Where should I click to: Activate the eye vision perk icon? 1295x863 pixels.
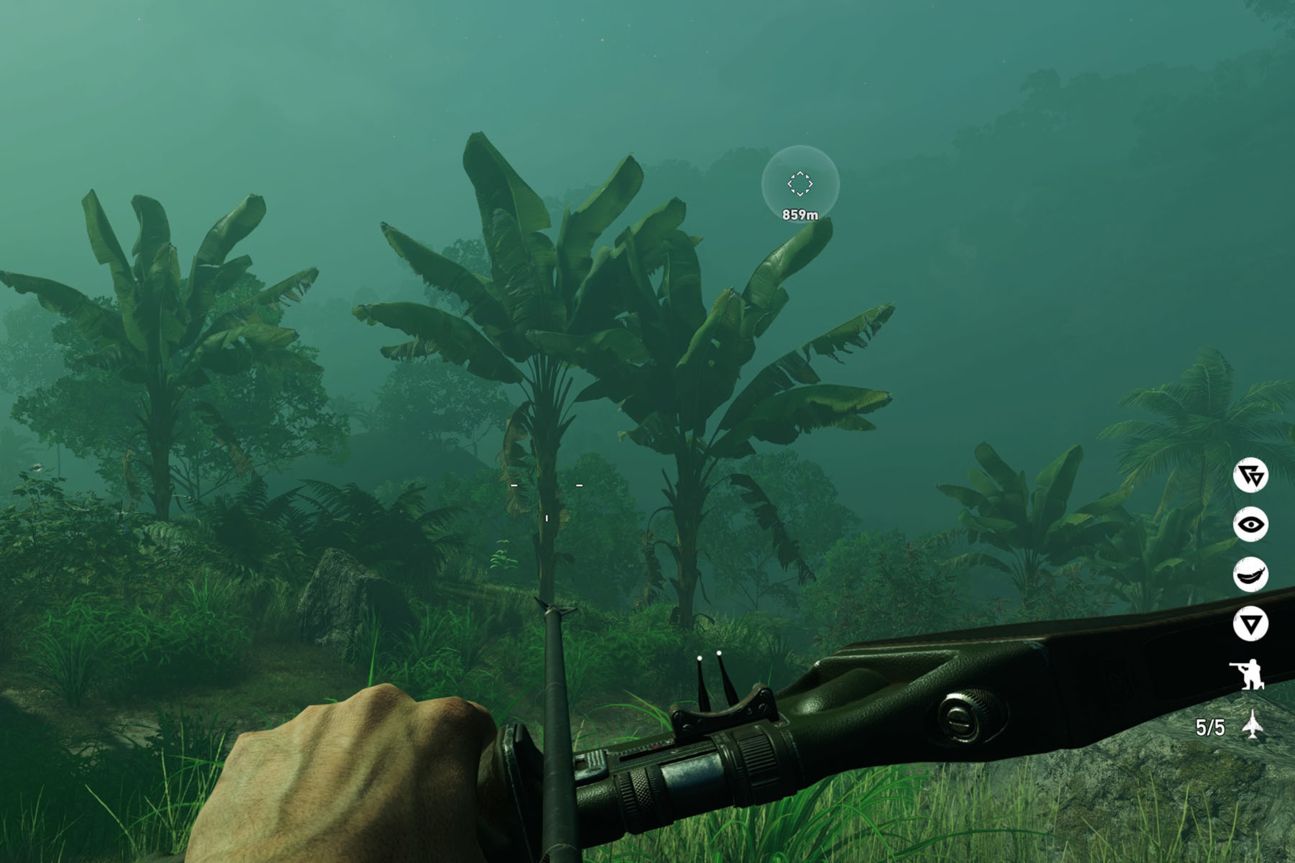pyautogui.click(x=1250, y=525)
